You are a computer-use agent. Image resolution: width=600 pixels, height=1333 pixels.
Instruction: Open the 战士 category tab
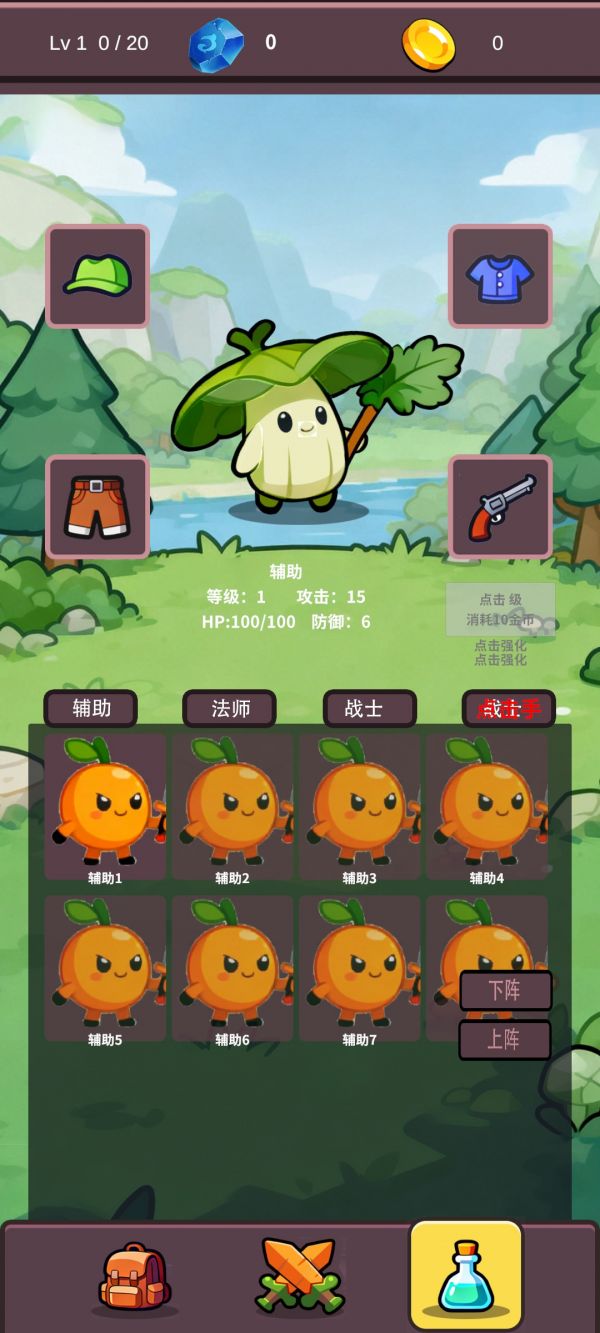[x=369, y=708]
